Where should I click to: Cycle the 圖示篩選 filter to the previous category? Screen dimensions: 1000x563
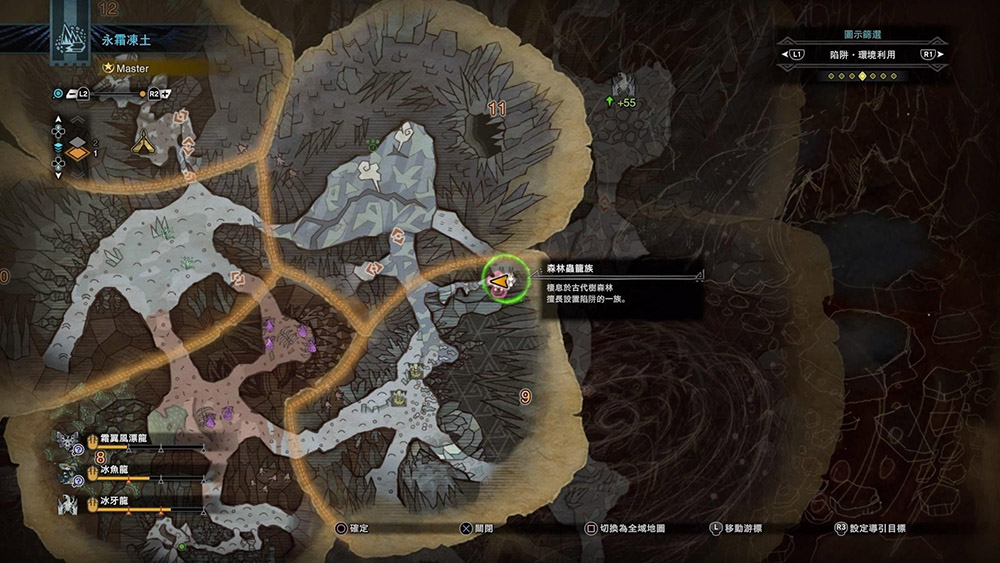(797, 55)
